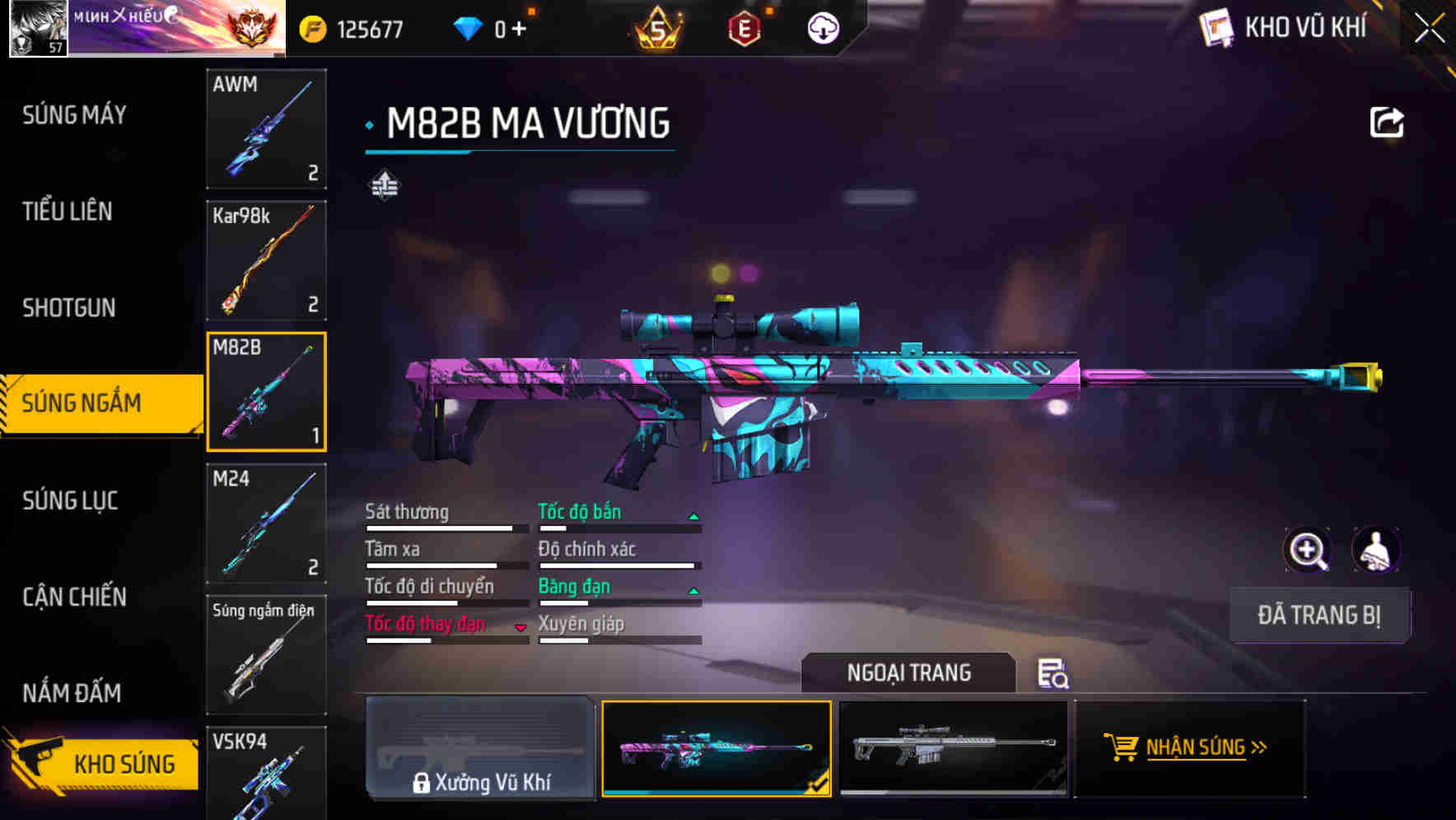Select the Kar98k weapon thumbnail

click(266, 261)
